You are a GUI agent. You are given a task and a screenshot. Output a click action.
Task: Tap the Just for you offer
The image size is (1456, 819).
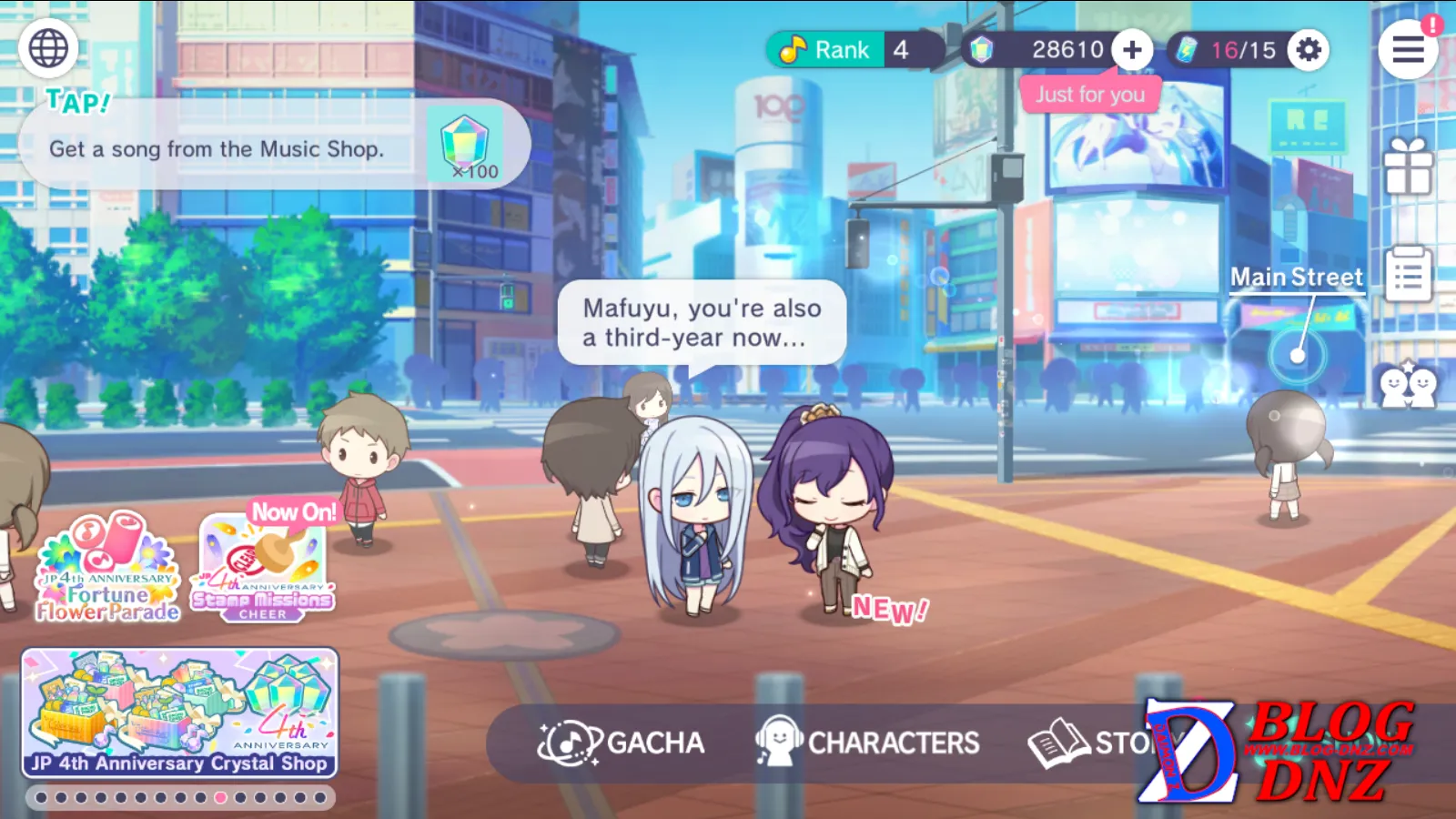click(x=1090, y=95)
